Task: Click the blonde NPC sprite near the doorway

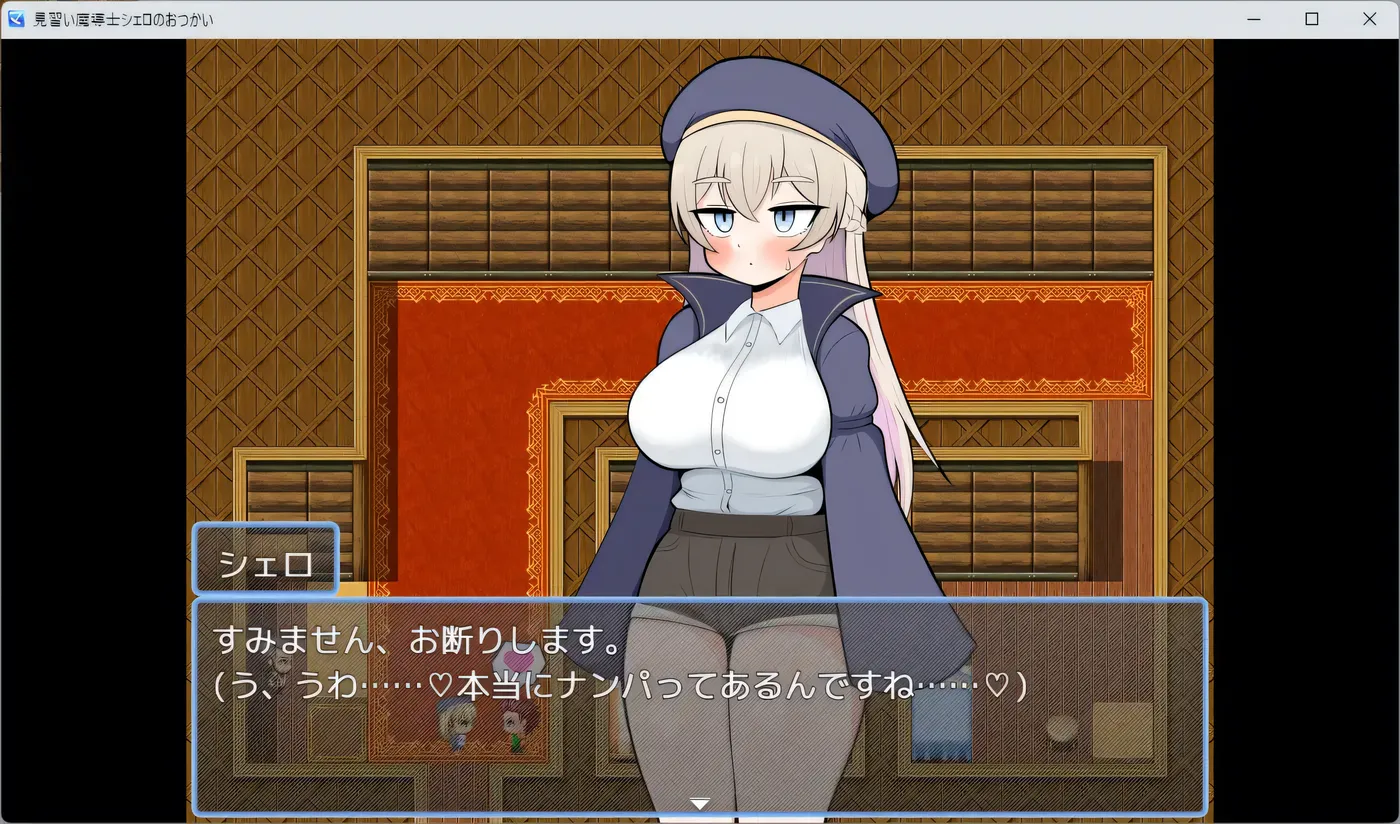Action: (455, 725)
